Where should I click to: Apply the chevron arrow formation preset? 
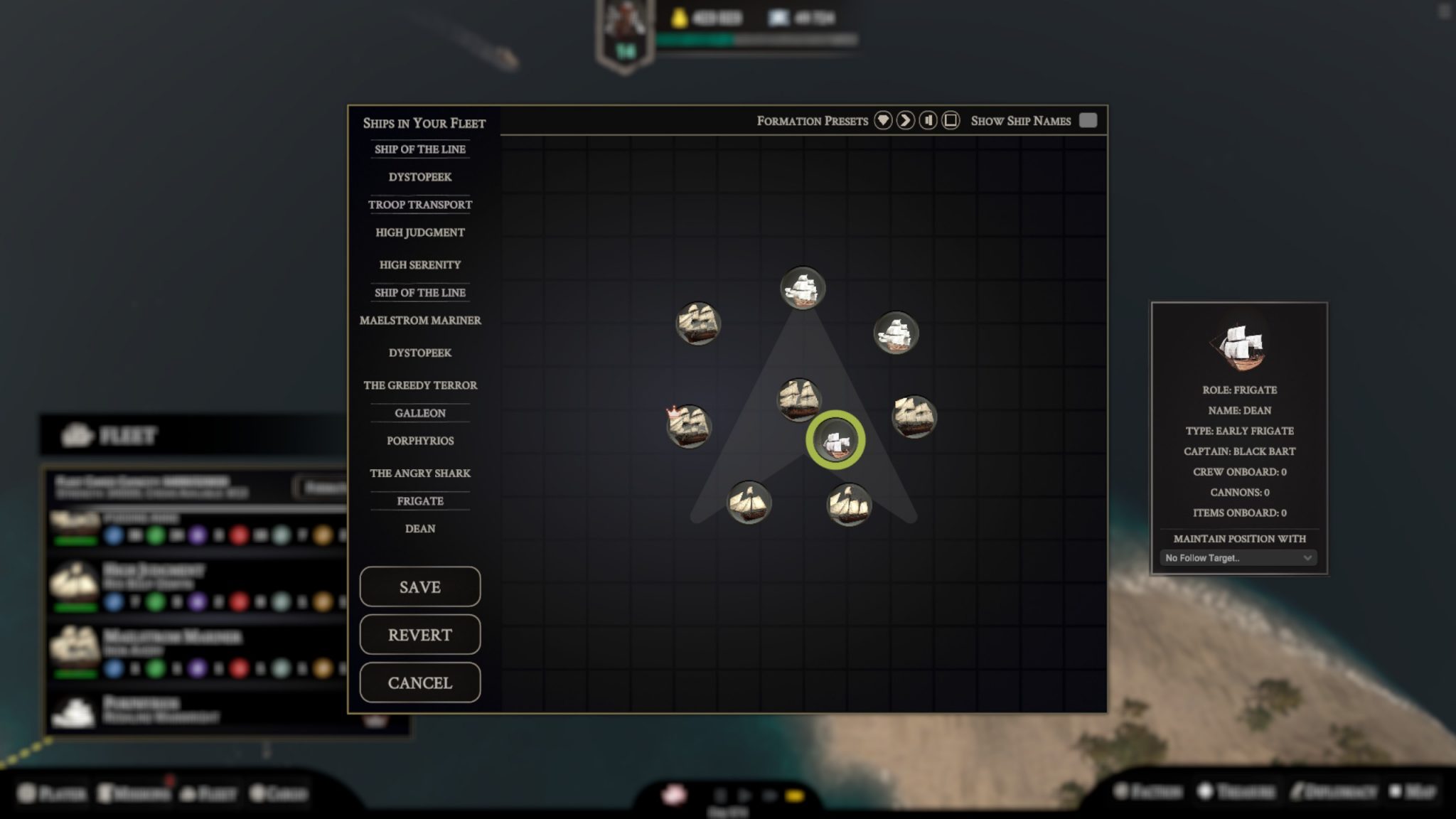(x=905, y=121)
